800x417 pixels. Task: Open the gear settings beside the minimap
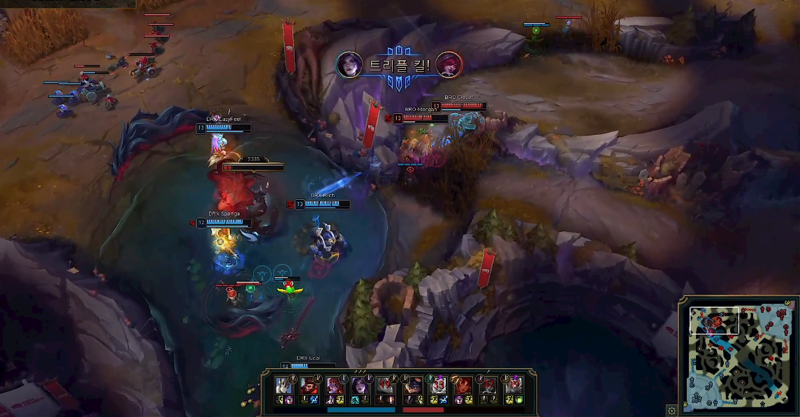point(672,409)
